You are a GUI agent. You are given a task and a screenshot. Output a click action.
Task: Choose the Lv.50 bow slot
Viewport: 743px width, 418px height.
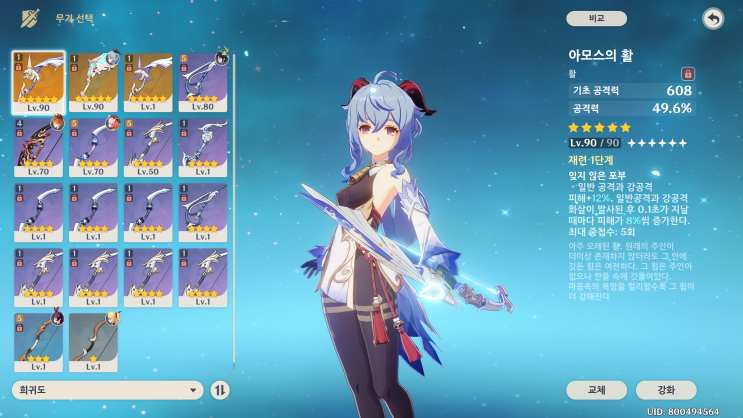[149, 147]
